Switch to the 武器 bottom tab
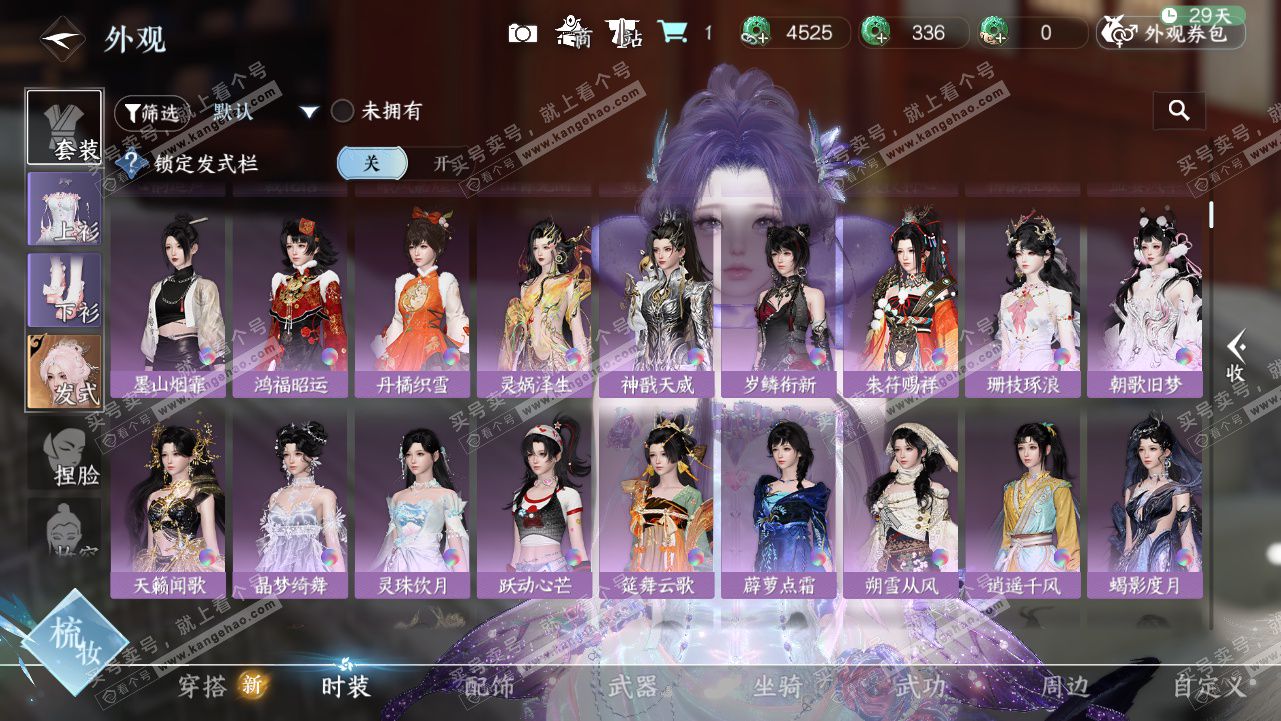Screen dimensions: 1281x721 click(633, 686)
